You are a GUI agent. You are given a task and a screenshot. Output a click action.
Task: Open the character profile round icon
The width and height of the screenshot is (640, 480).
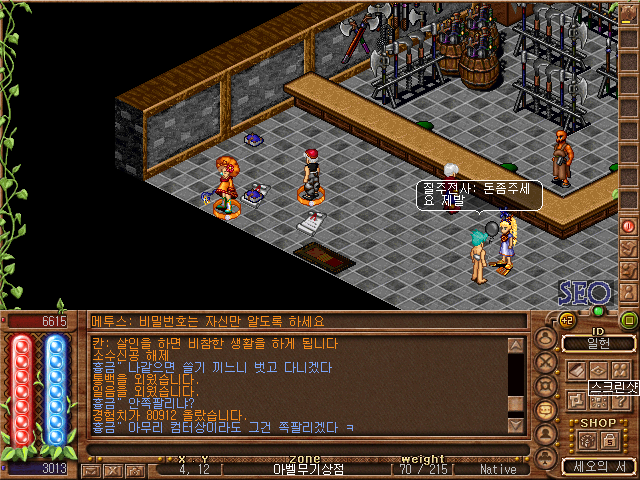(546, 337)
